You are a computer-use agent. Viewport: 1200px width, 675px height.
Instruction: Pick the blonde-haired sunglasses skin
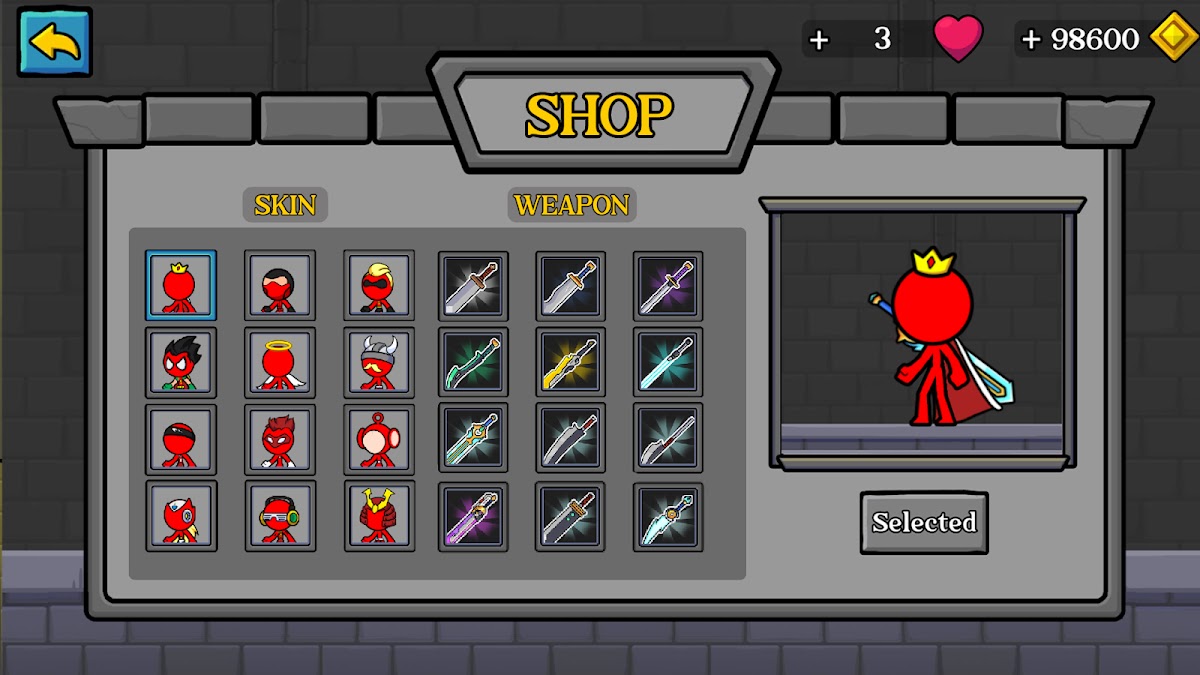tap(379, 285)
